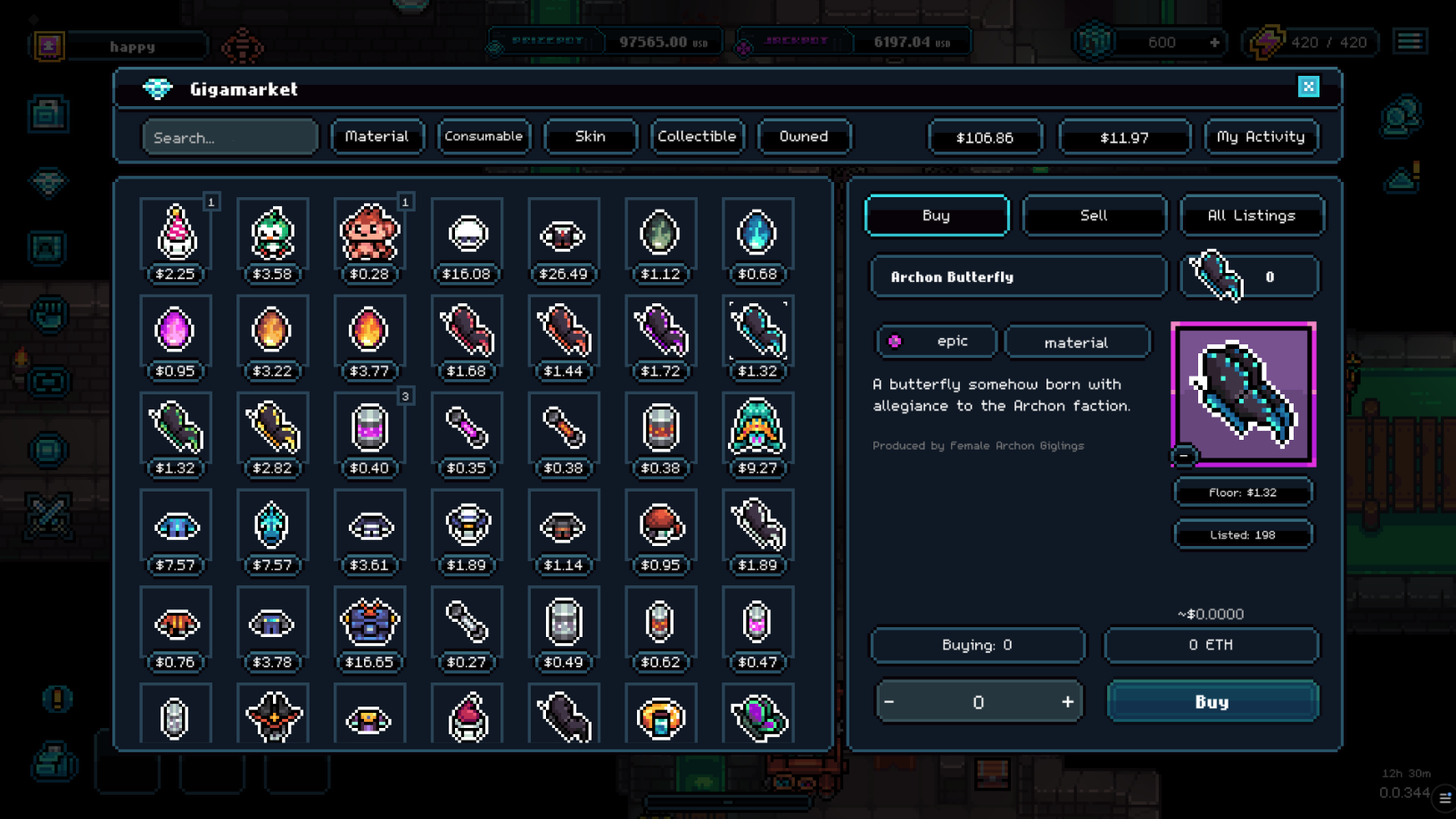Click the epic rarity badge

(x=934, y=341)
